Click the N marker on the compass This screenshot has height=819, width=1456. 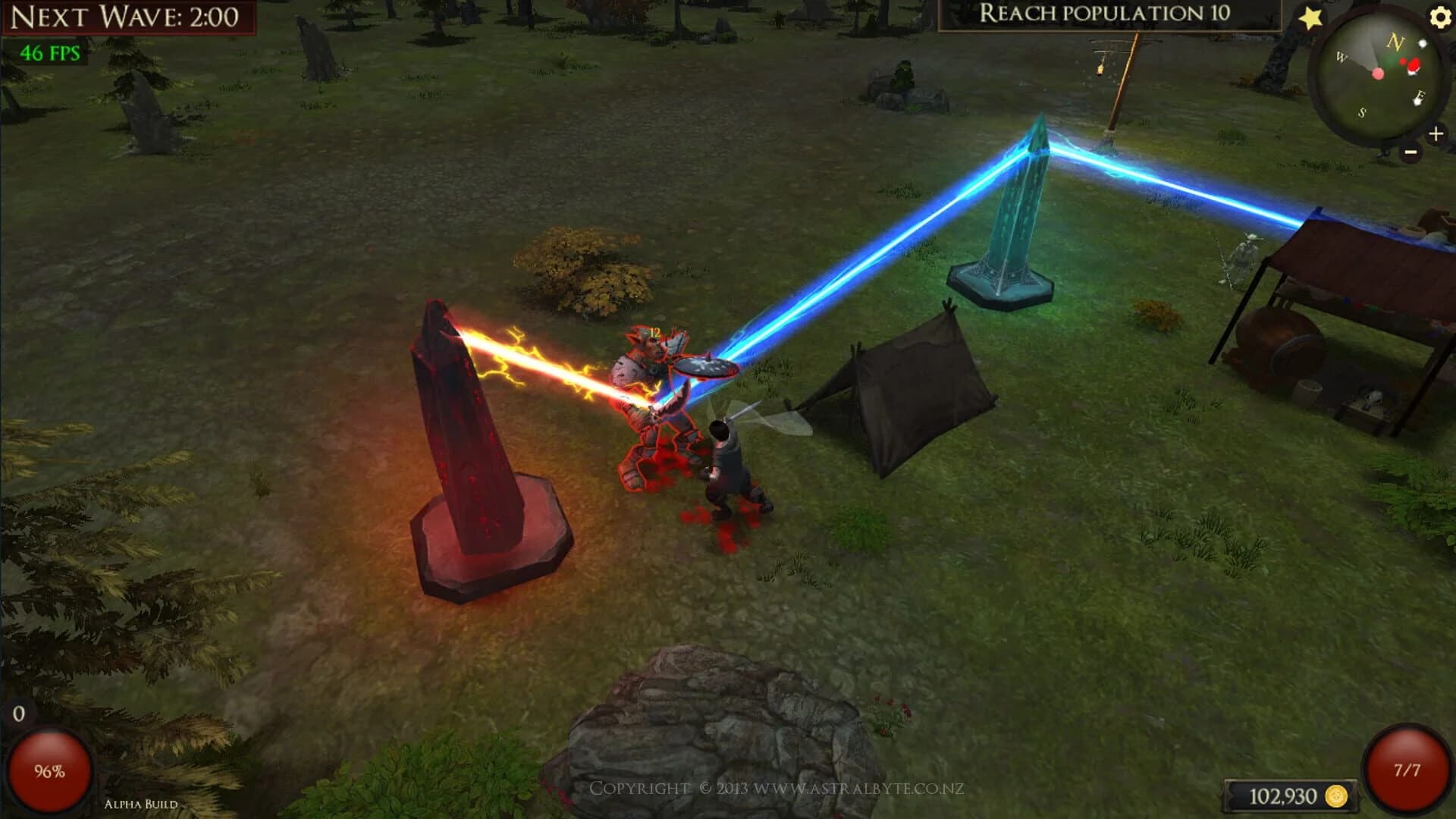[1395, 42]
